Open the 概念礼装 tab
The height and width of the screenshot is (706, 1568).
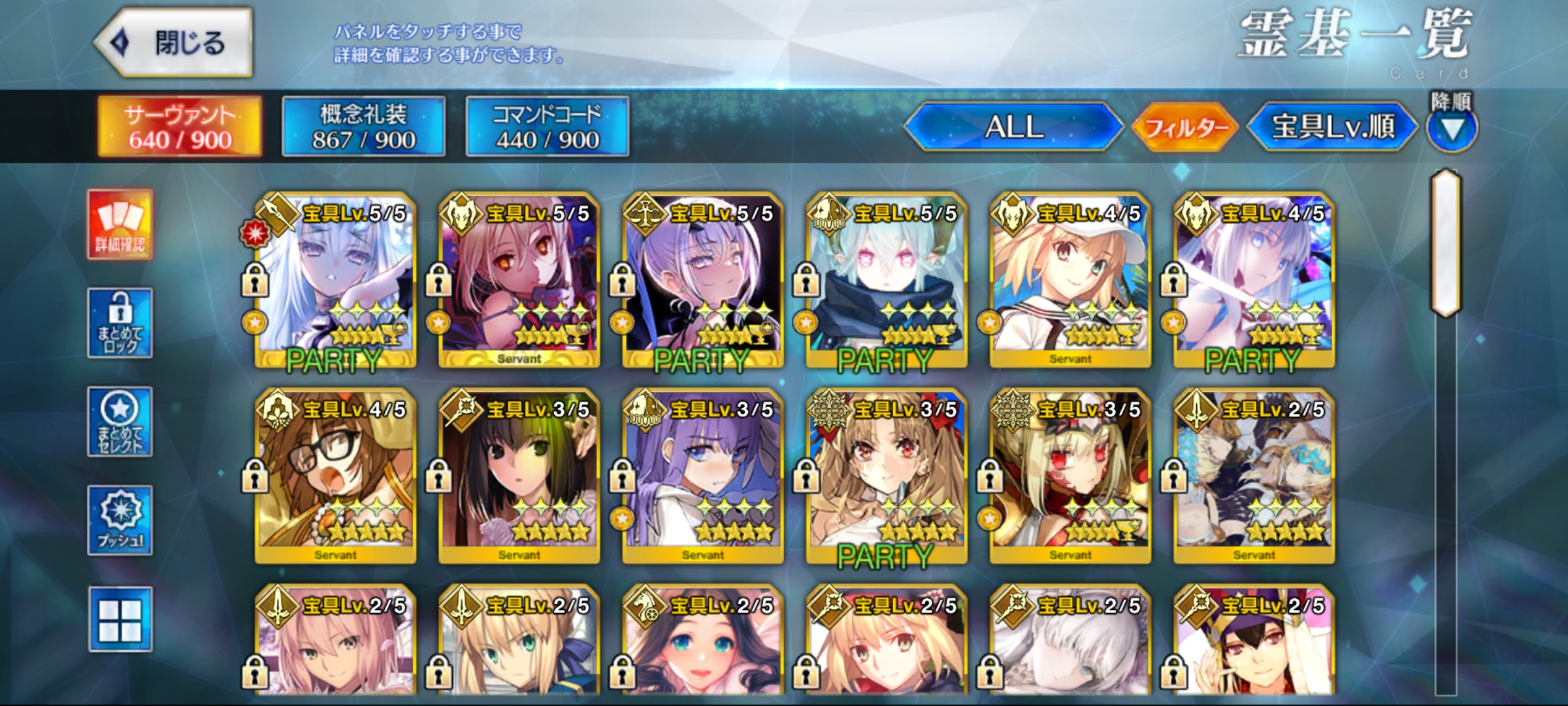point(363,126)
